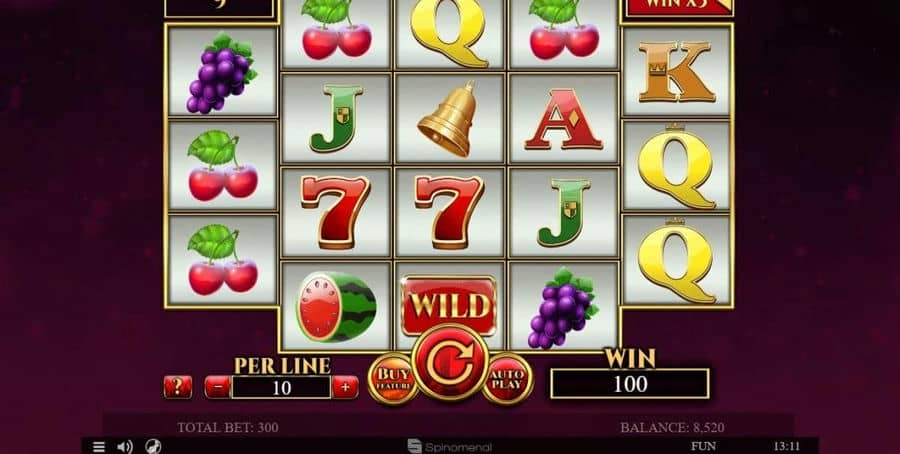Increase the per line bet
Screen dimensions: 900x454
click(x=345, y=387)
